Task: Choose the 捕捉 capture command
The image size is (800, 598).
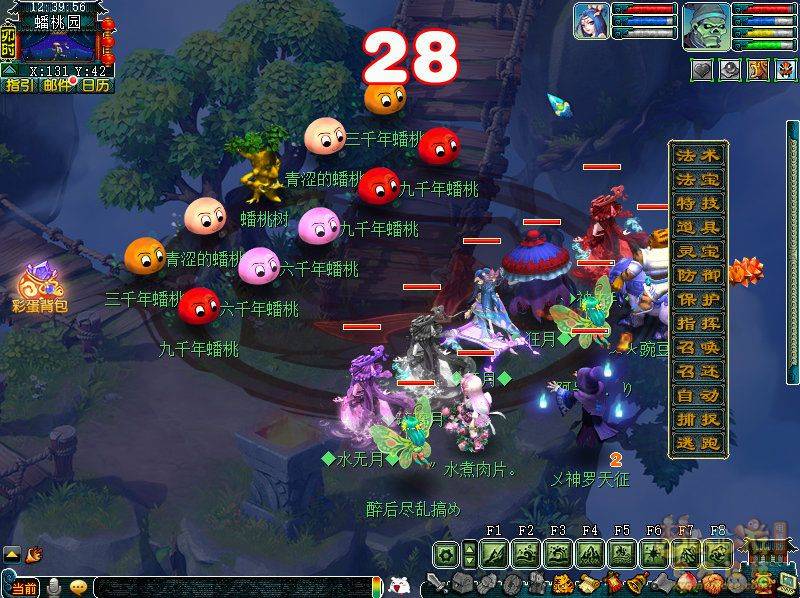Action: click(698, 420)
